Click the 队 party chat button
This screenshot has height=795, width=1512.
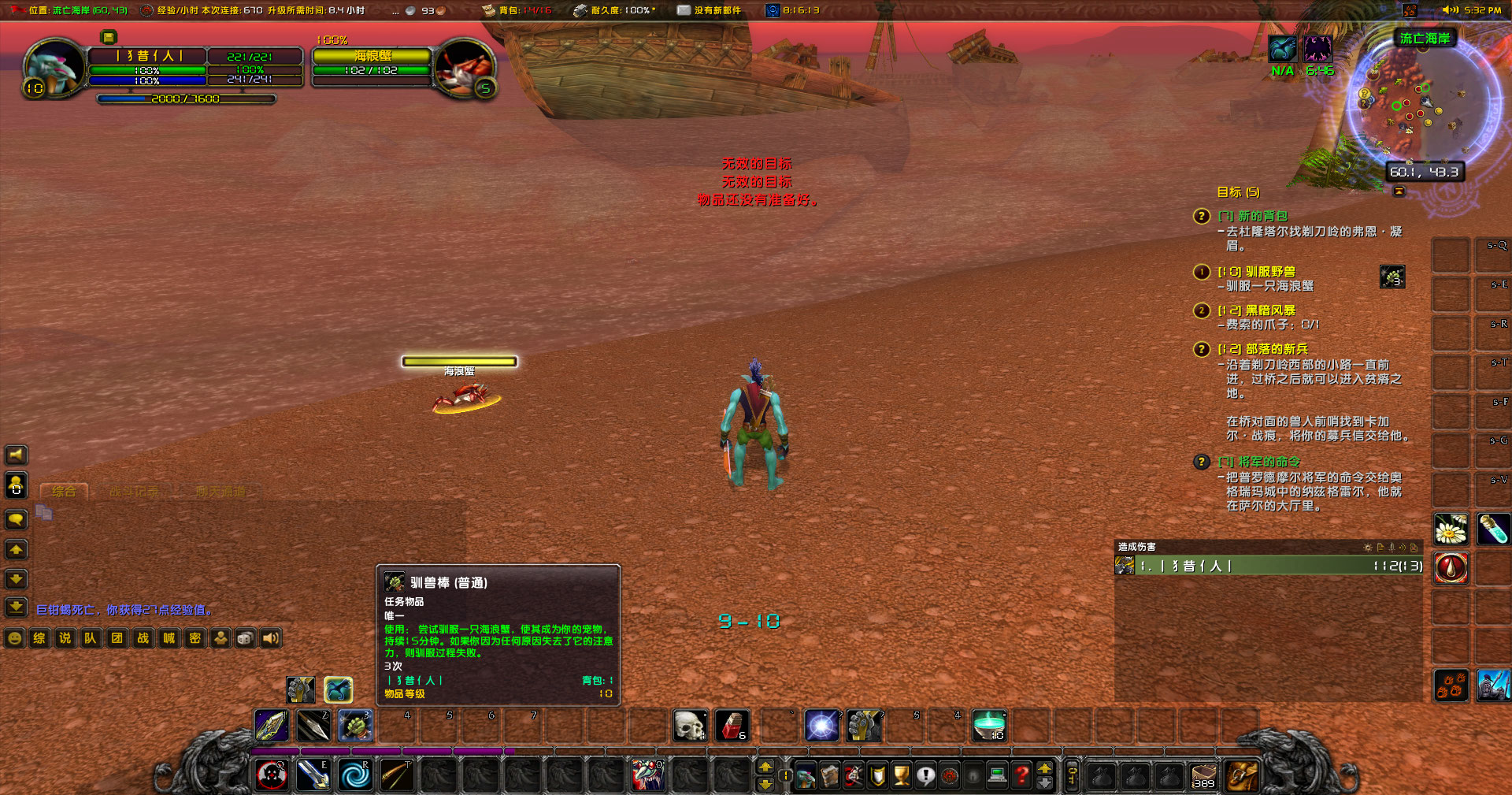click(90, 638)
